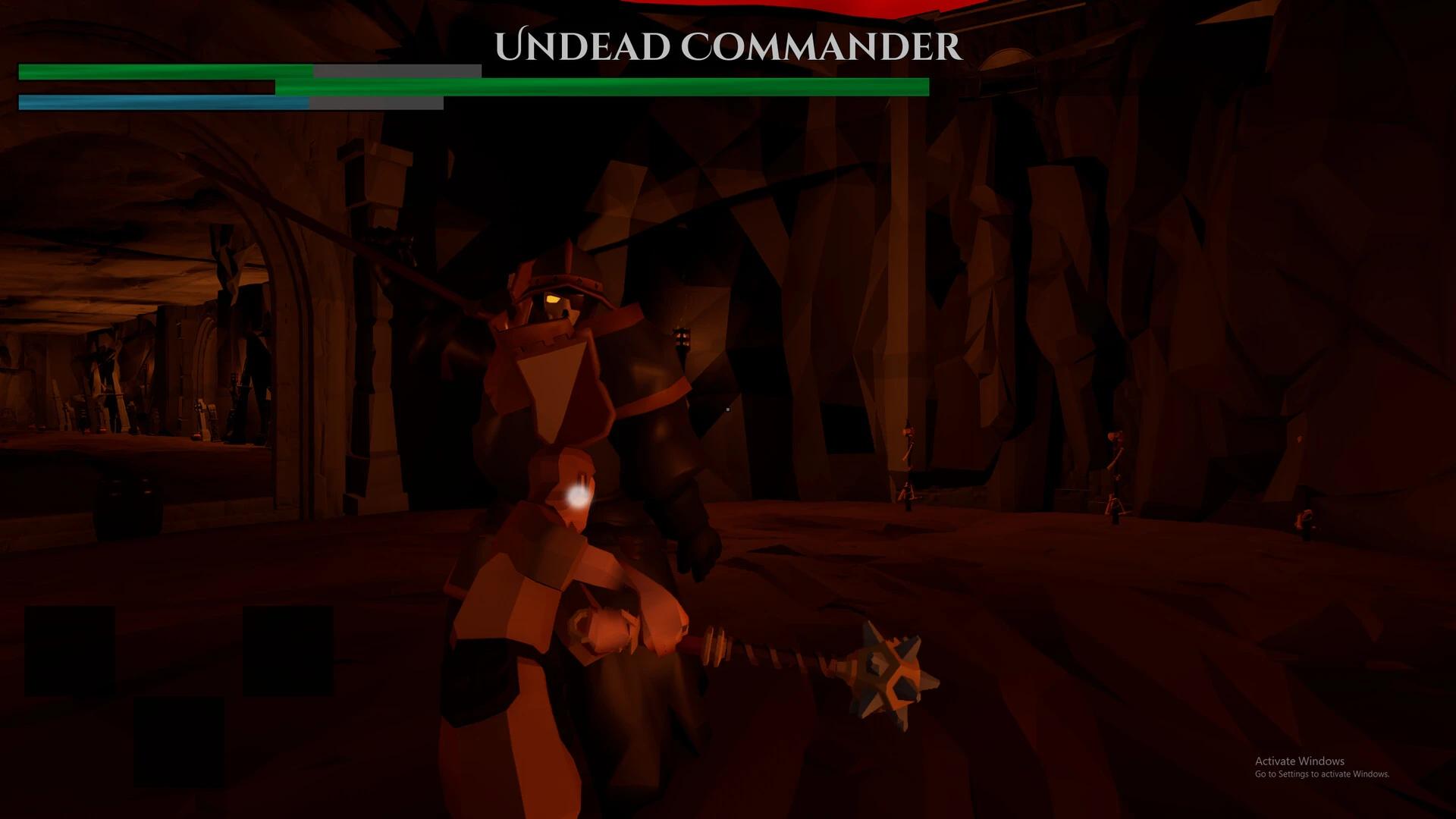This screenshot has width=1456, height=819.
Task: Click the center aiming crosshair dot
Action: (x=726, y=408)
